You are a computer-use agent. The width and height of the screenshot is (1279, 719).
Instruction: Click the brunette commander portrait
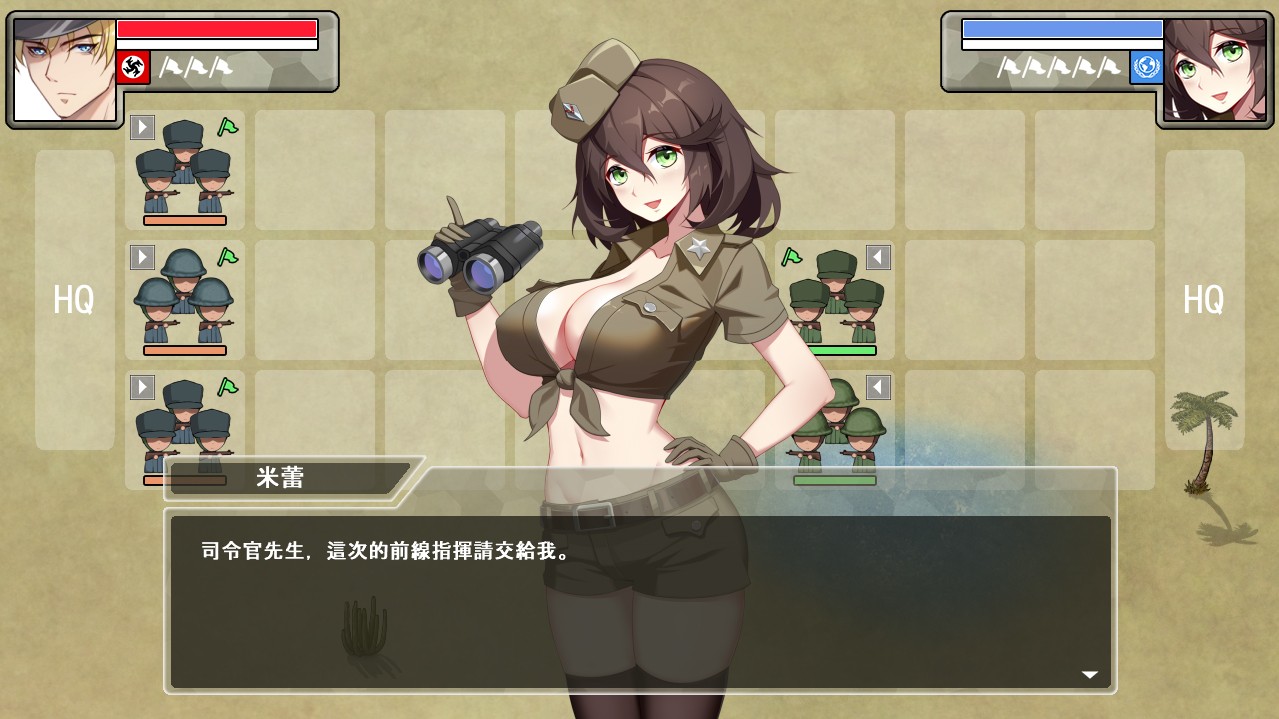1214,69
